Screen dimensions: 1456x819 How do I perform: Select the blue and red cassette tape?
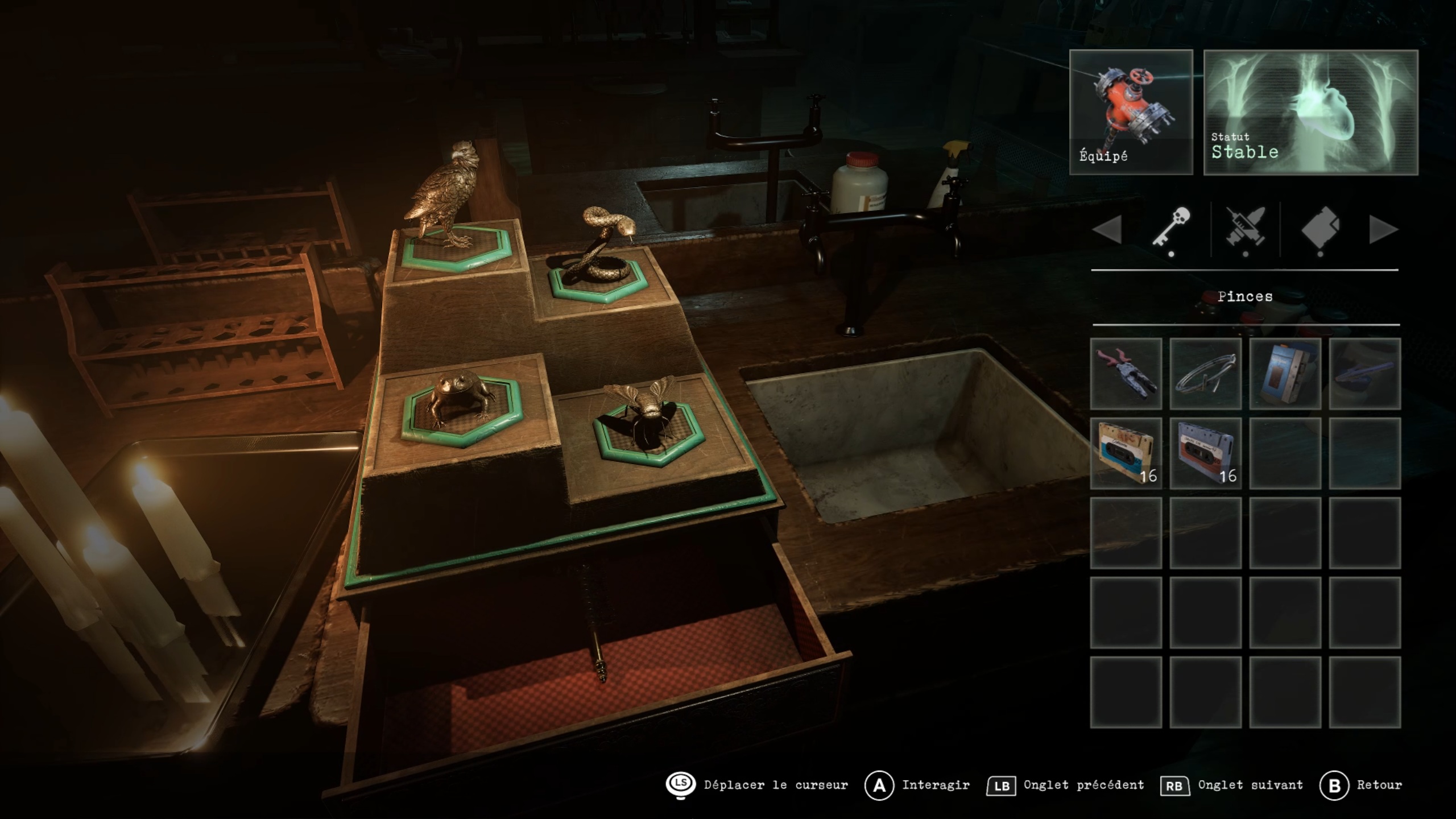point(1205,453)
